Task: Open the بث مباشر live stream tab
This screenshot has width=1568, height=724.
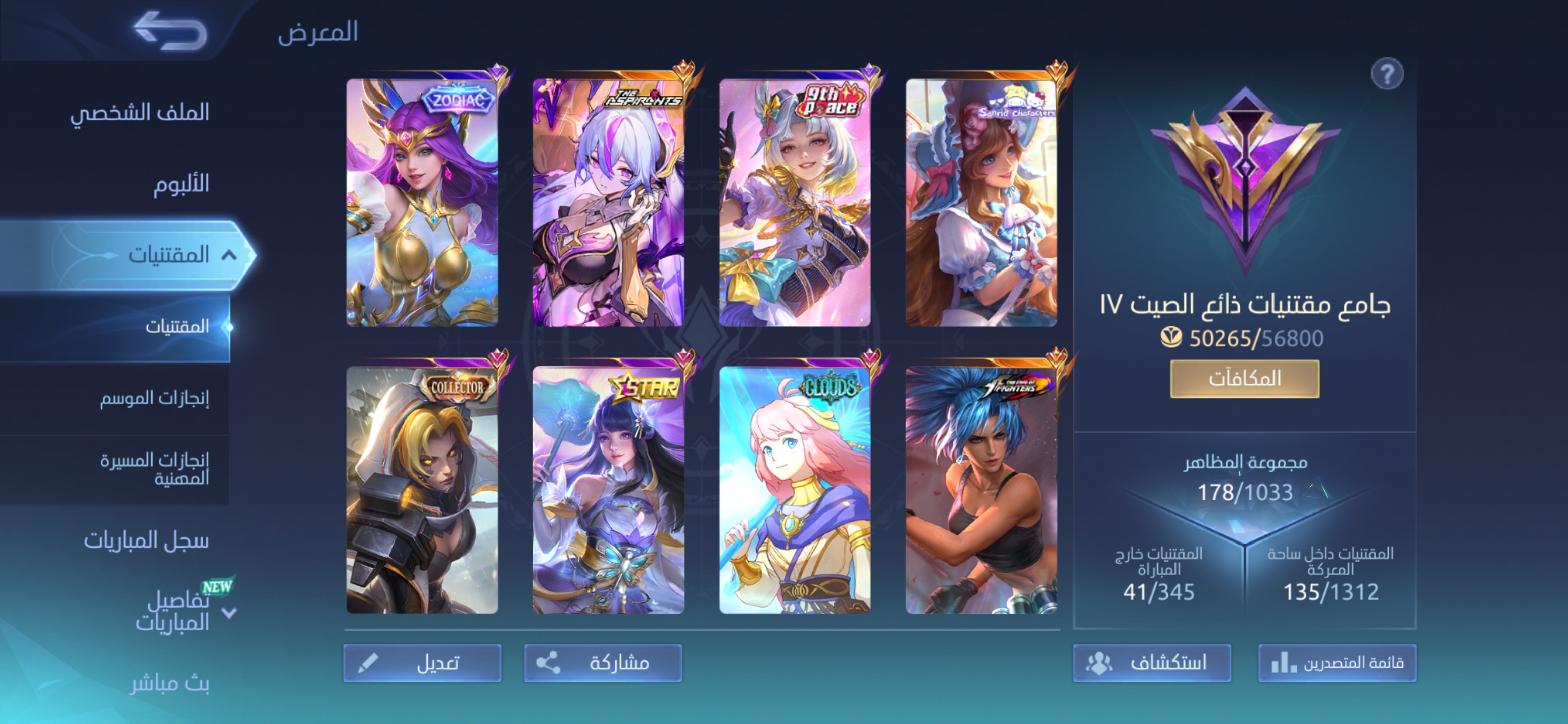Action: [x=170, y=684]
